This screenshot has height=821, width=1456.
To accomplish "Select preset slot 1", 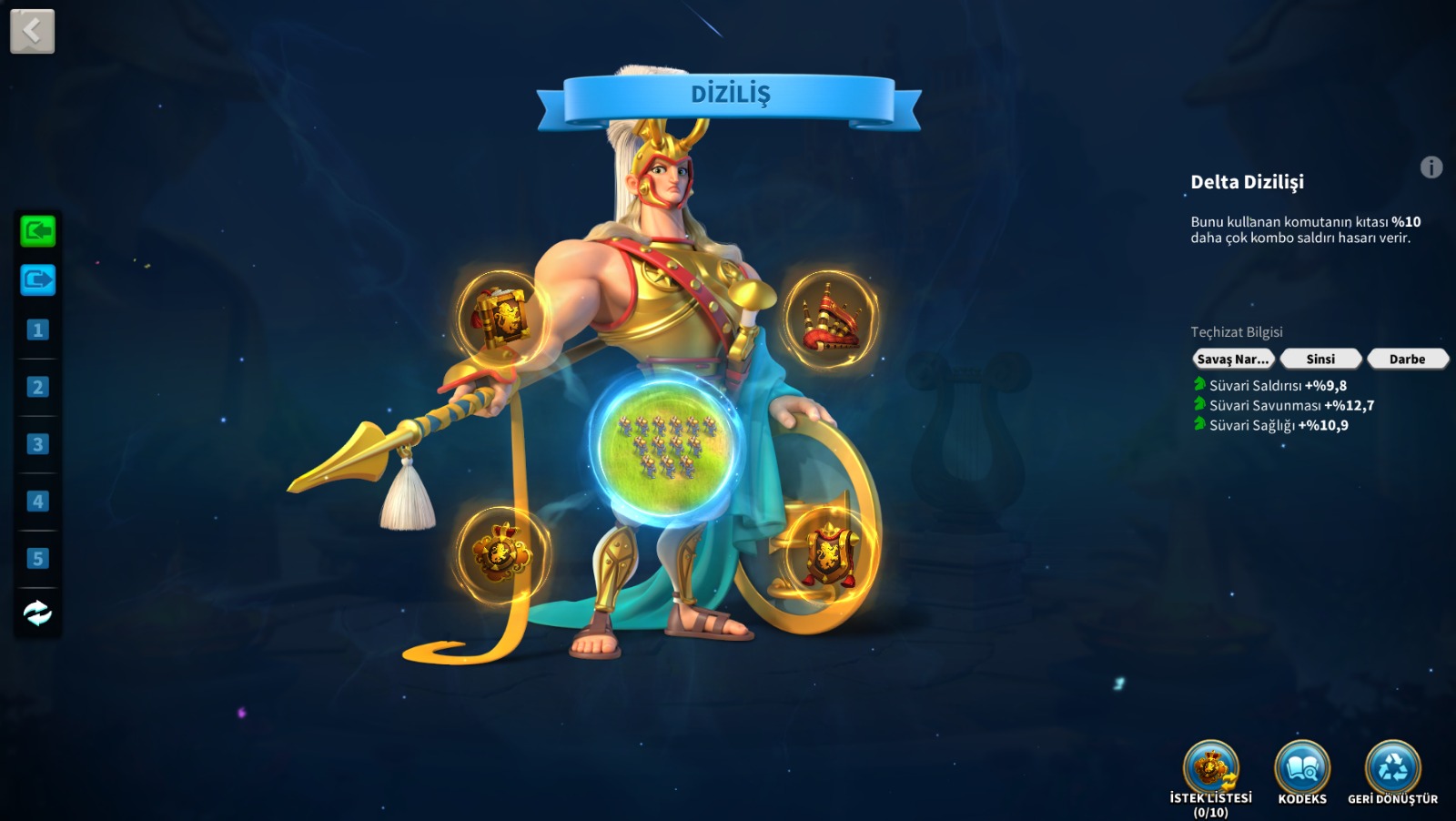I will [x=37, y=329].
